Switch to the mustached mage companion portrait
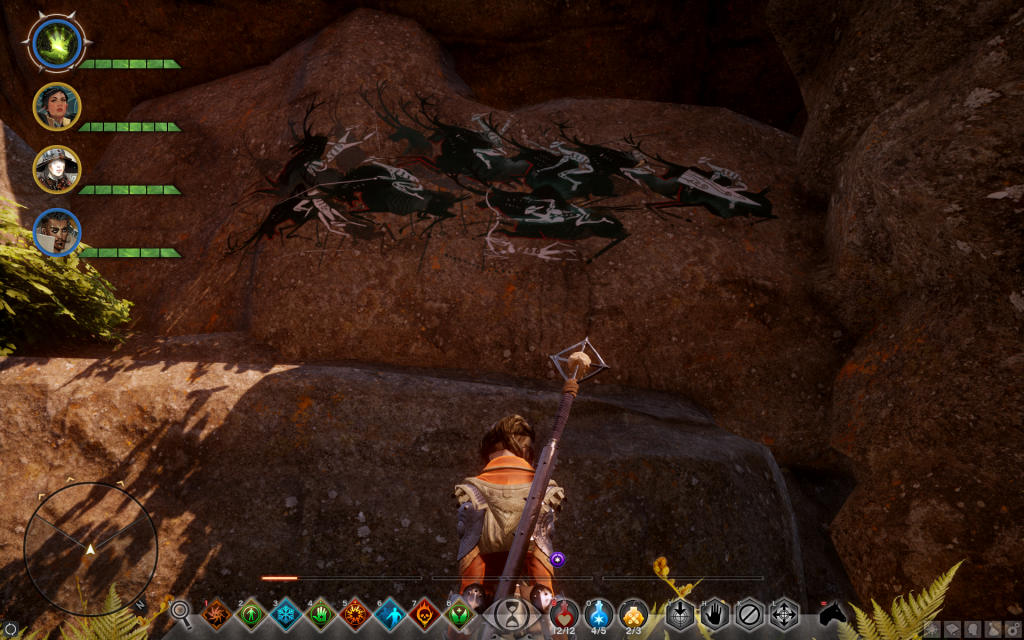The image size is (1024, 640). point(57,232)
